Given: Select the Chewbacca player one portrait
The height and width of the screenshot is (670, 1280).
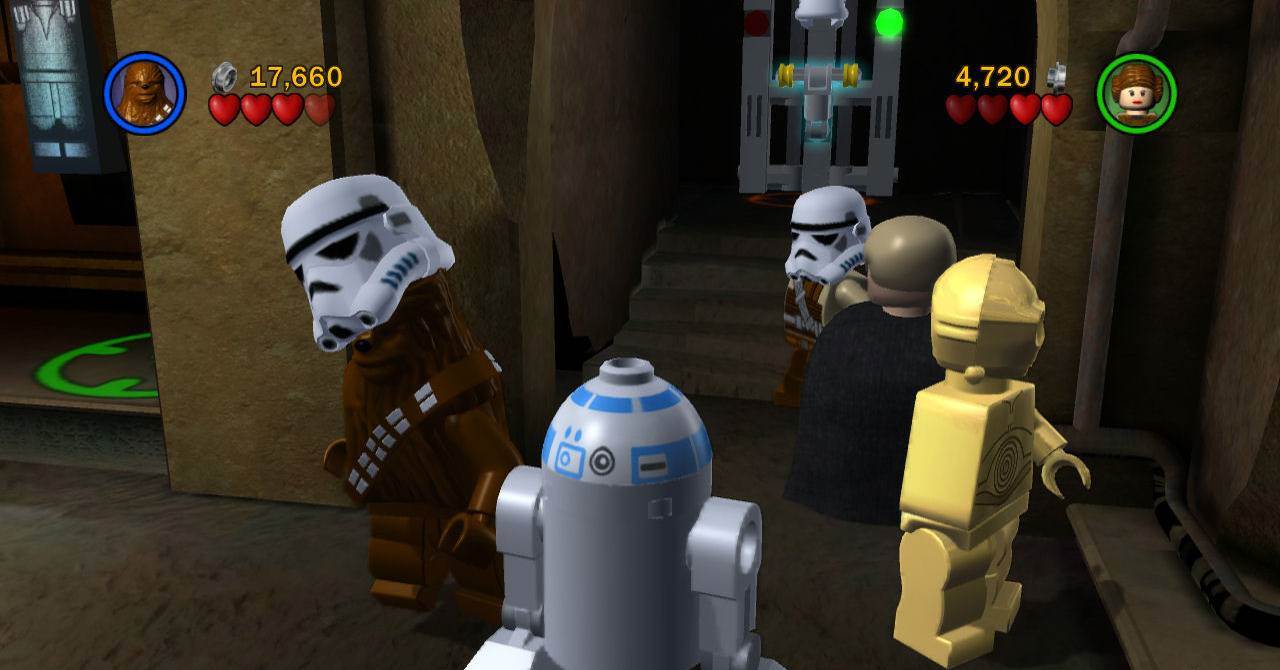Looking at the screenshot, I should pos(144,93).
